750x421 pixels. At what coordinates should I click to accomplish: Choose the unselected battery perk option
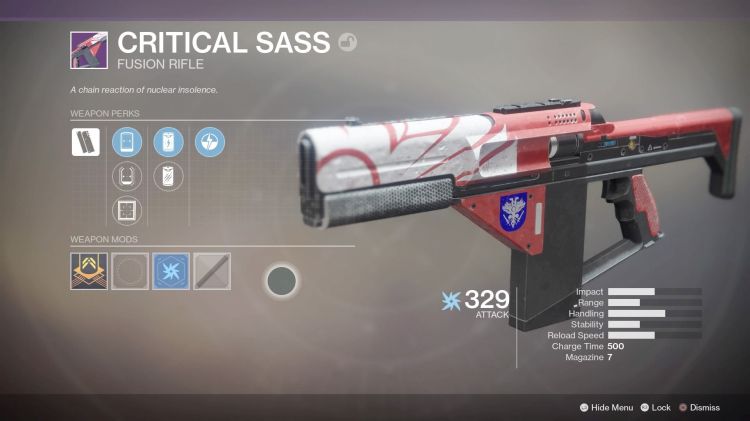(168, 177)
